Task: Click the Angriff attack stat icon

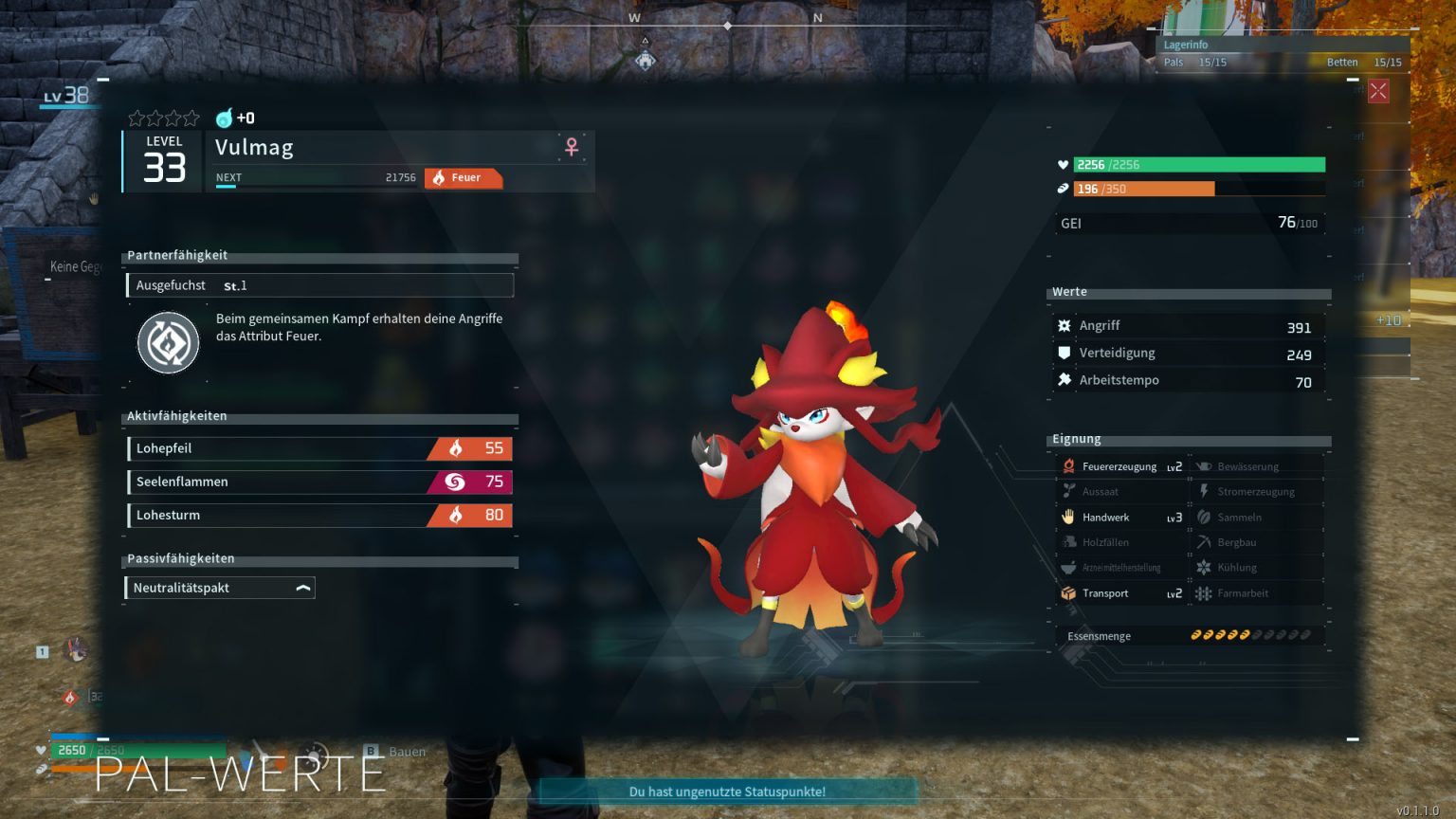Action: [1066, 325]
